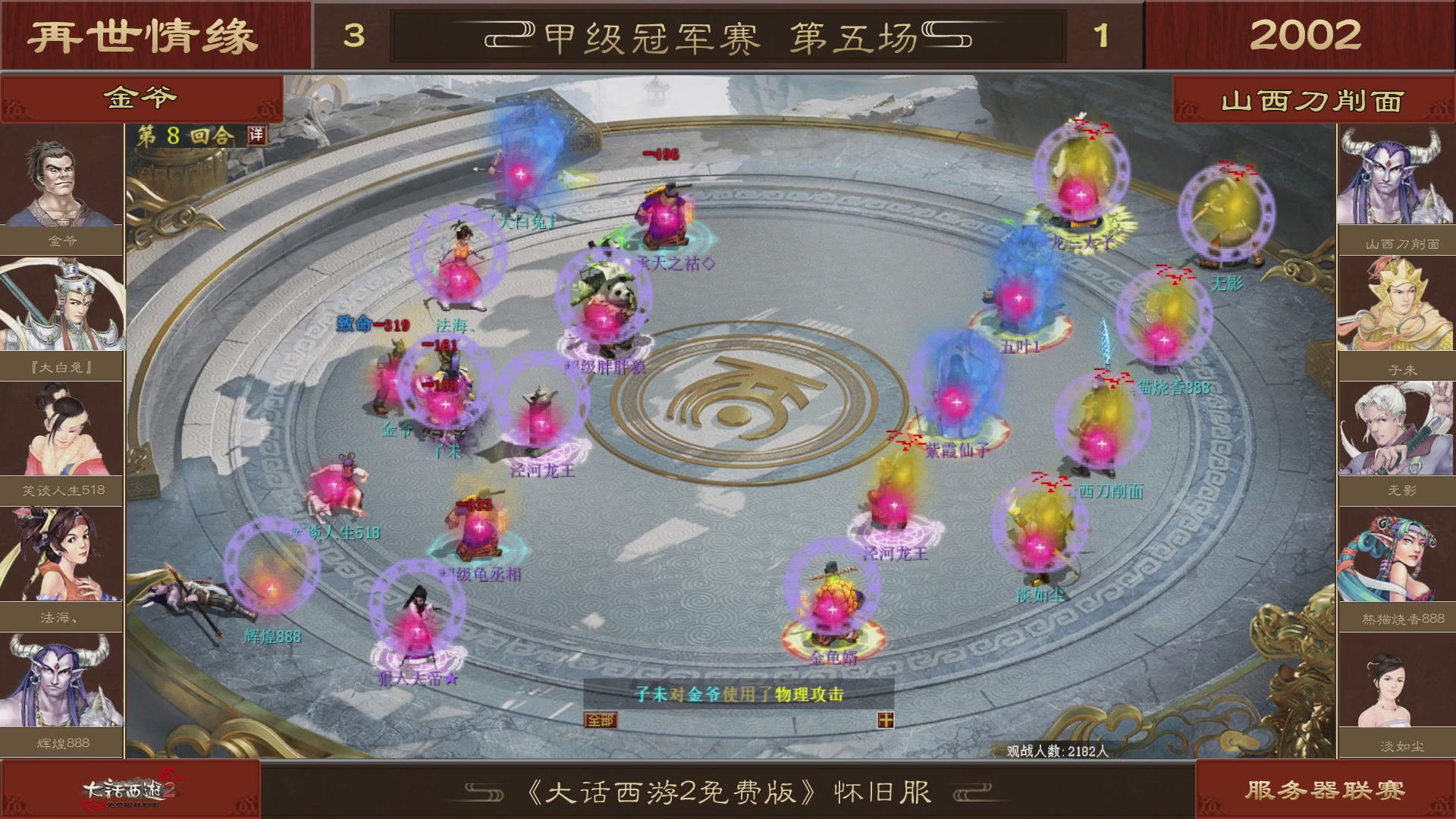The image size is (1456, 819).
Task: Select the 『大白兔』 character portrait
Action: (61, 303)
